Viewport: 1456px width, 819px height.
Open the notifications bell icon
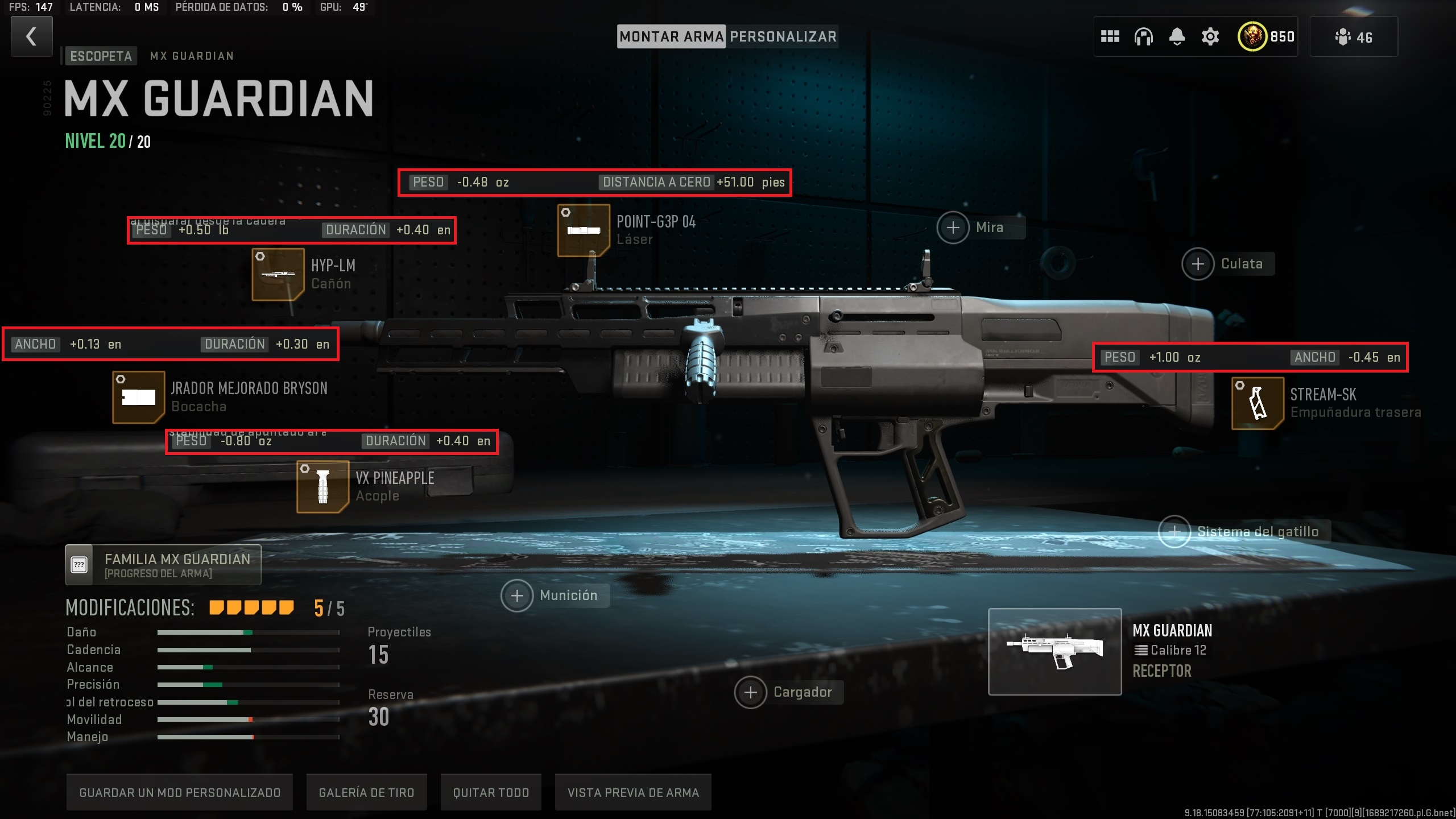(x=1177, y=36)
